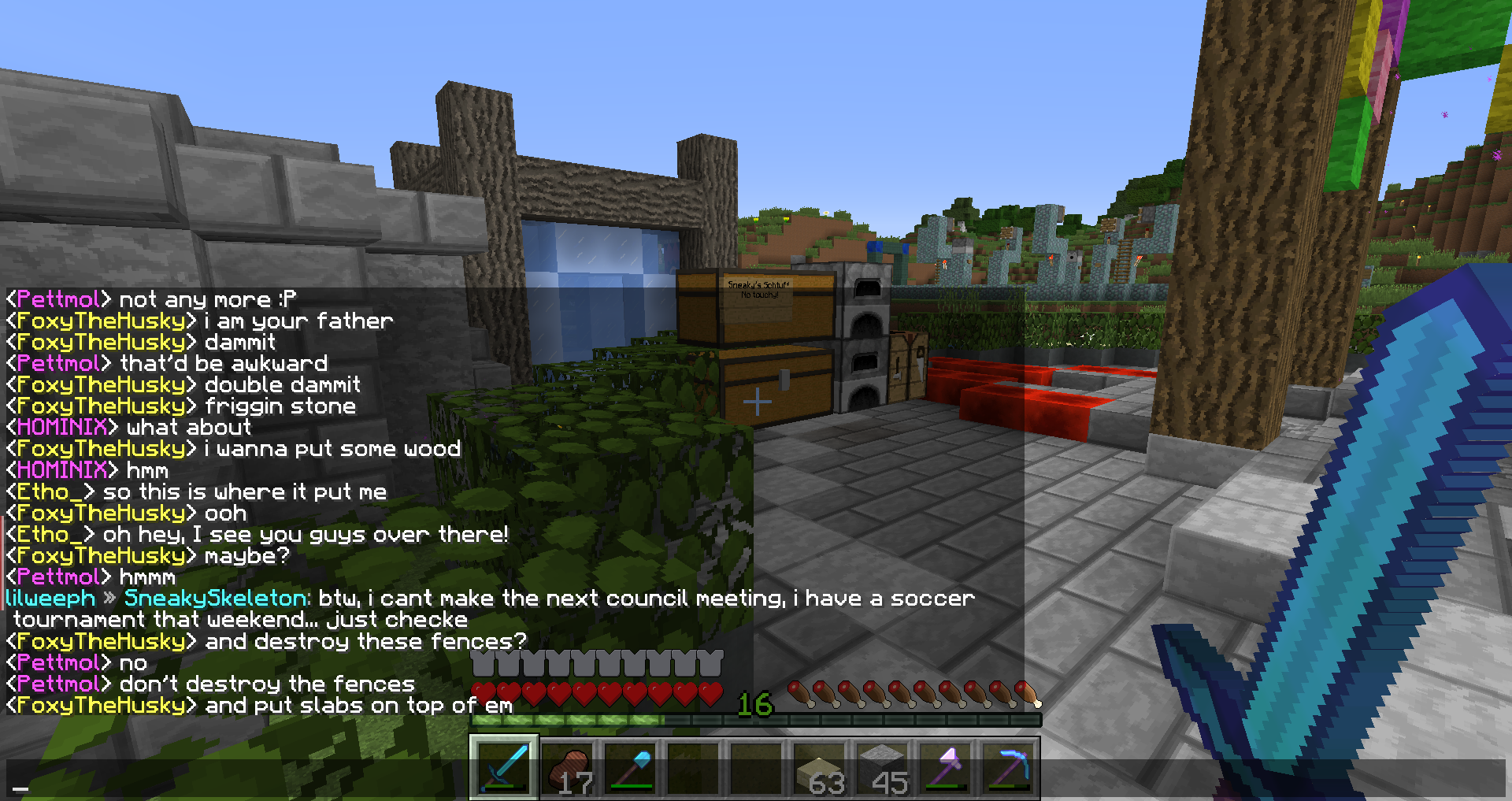Image resolution: width=1512 pixels, height=801 pixels.
Task: Select the enchanted diamond pickaxe slot
Action: (1008, 767)
